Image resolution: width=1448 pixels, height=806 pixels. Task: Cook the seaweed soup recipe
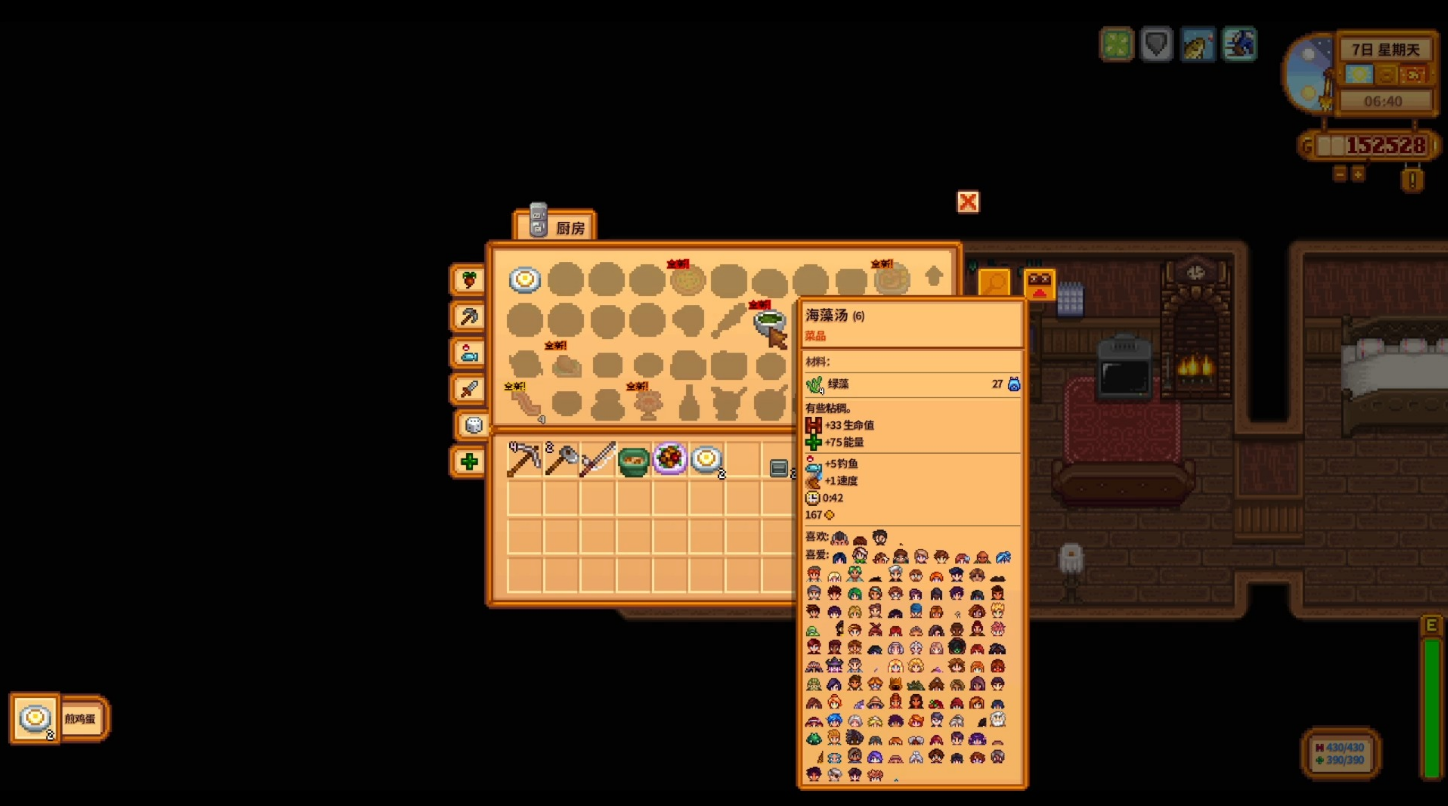pos(769,321)
